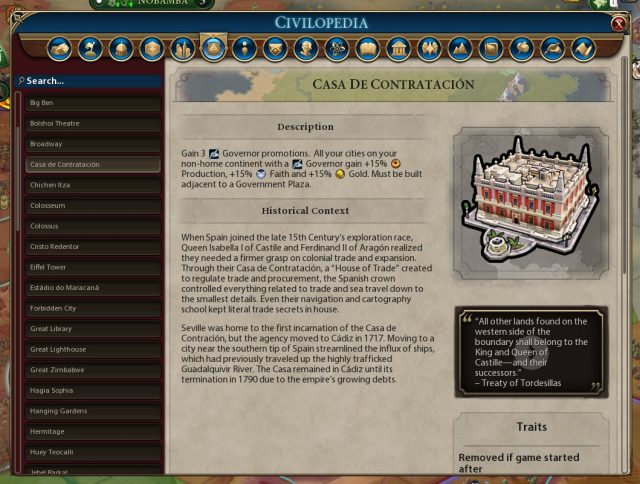Image resolution: width=640 pixels, height=484 pixels.
Task: Close the Civilopedia window
Action: click(x=619, y=23)
